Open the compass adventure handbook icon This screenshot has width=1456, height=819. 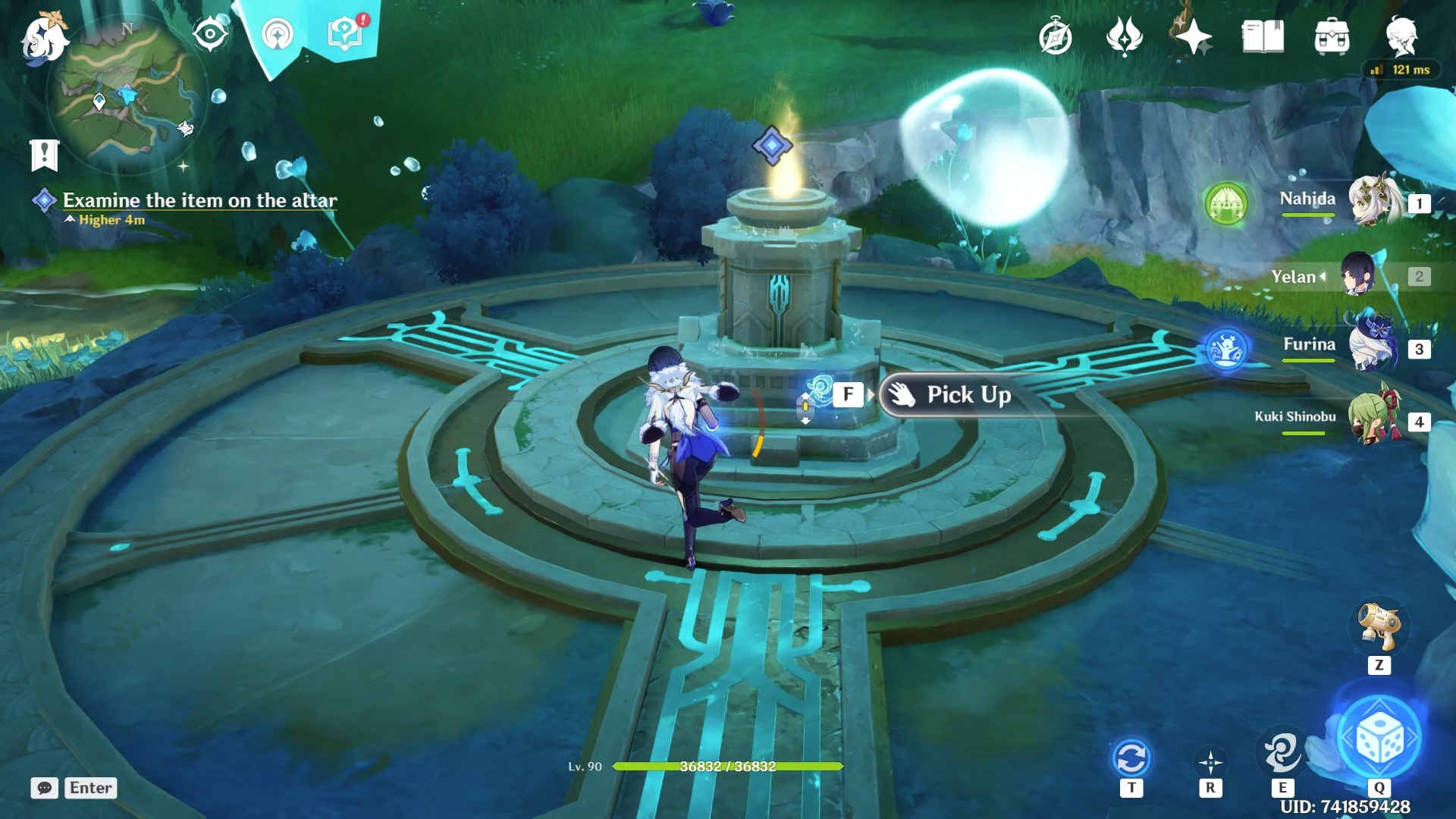pyautogui.click(x=1055, y=37)
